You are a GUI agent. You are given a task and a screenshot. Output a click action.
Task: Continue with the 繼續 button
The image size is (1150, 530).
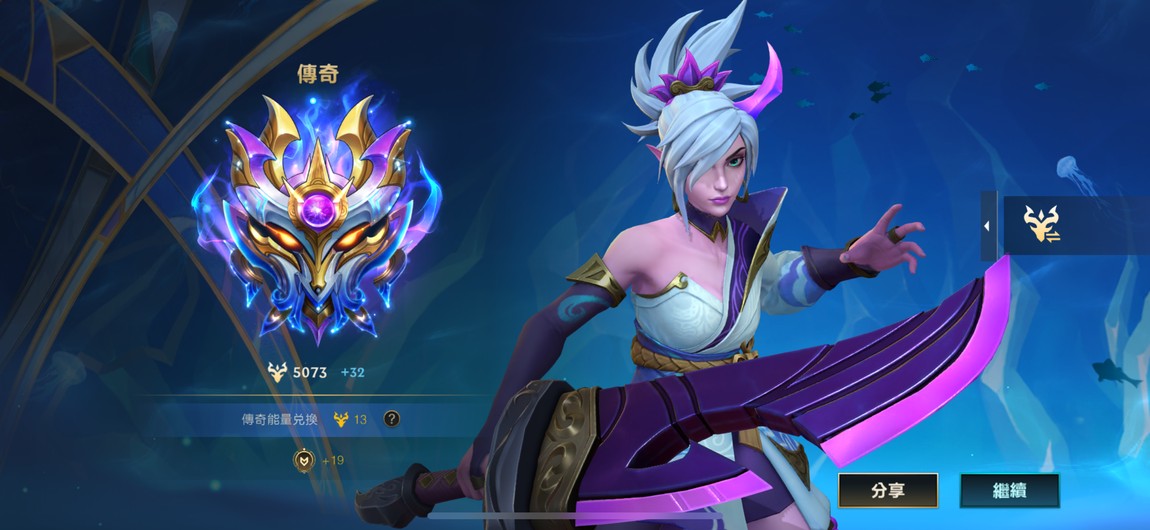[1009, 490]
